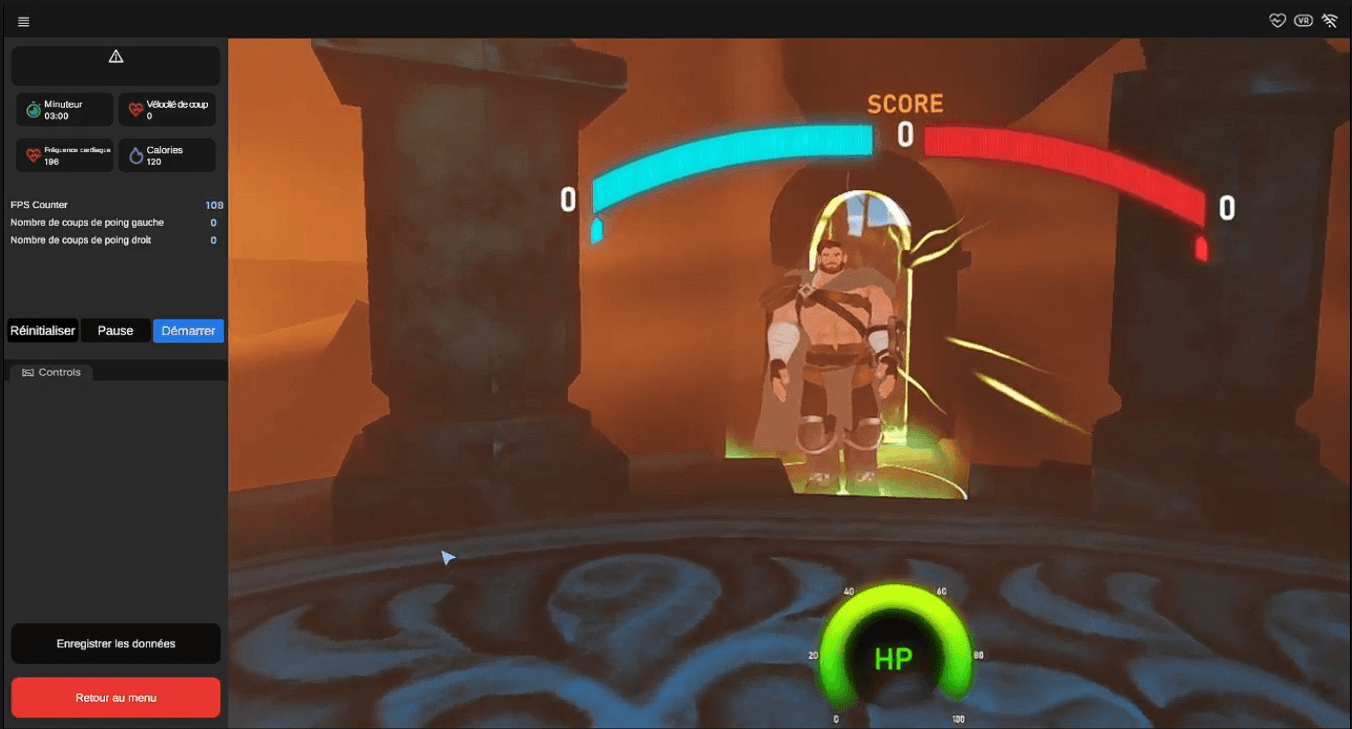Open the hamburger menu
Viewport: 1352px width, 729px height.
pyautogui.click(x=24, y=21)
